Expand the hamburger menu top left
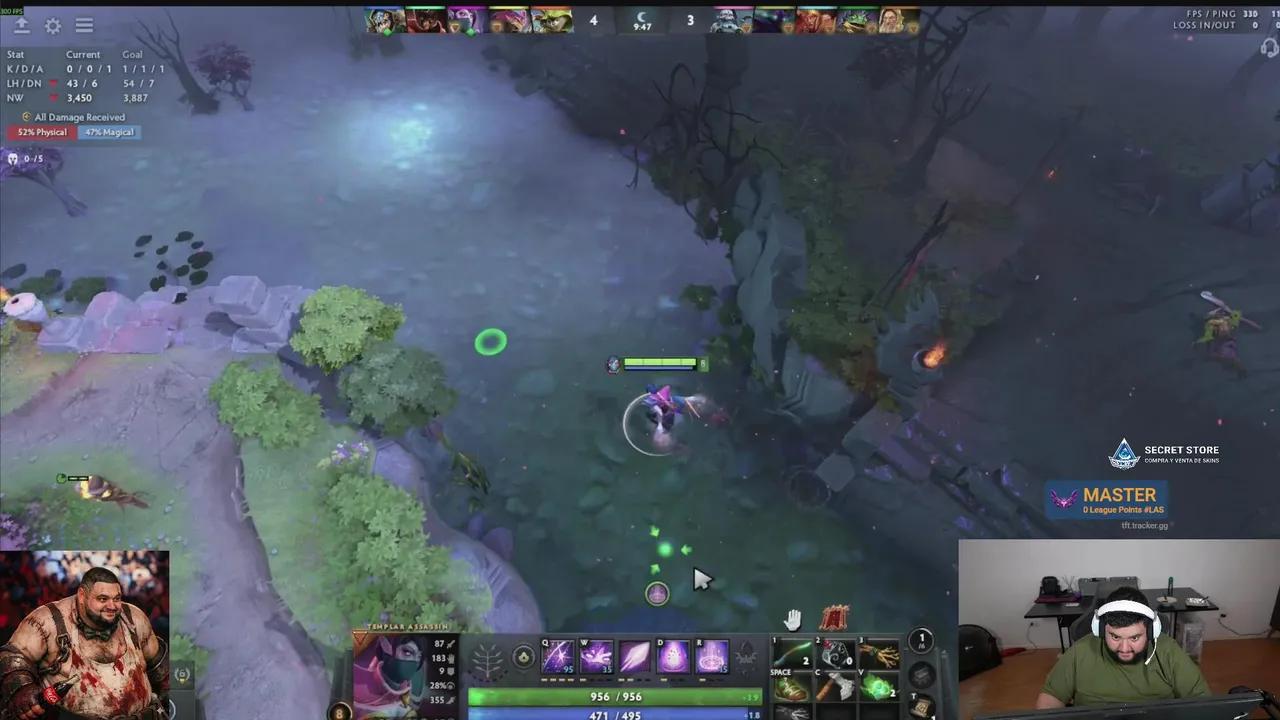The width and height of the screenshot is (1280, 720). 84,25
